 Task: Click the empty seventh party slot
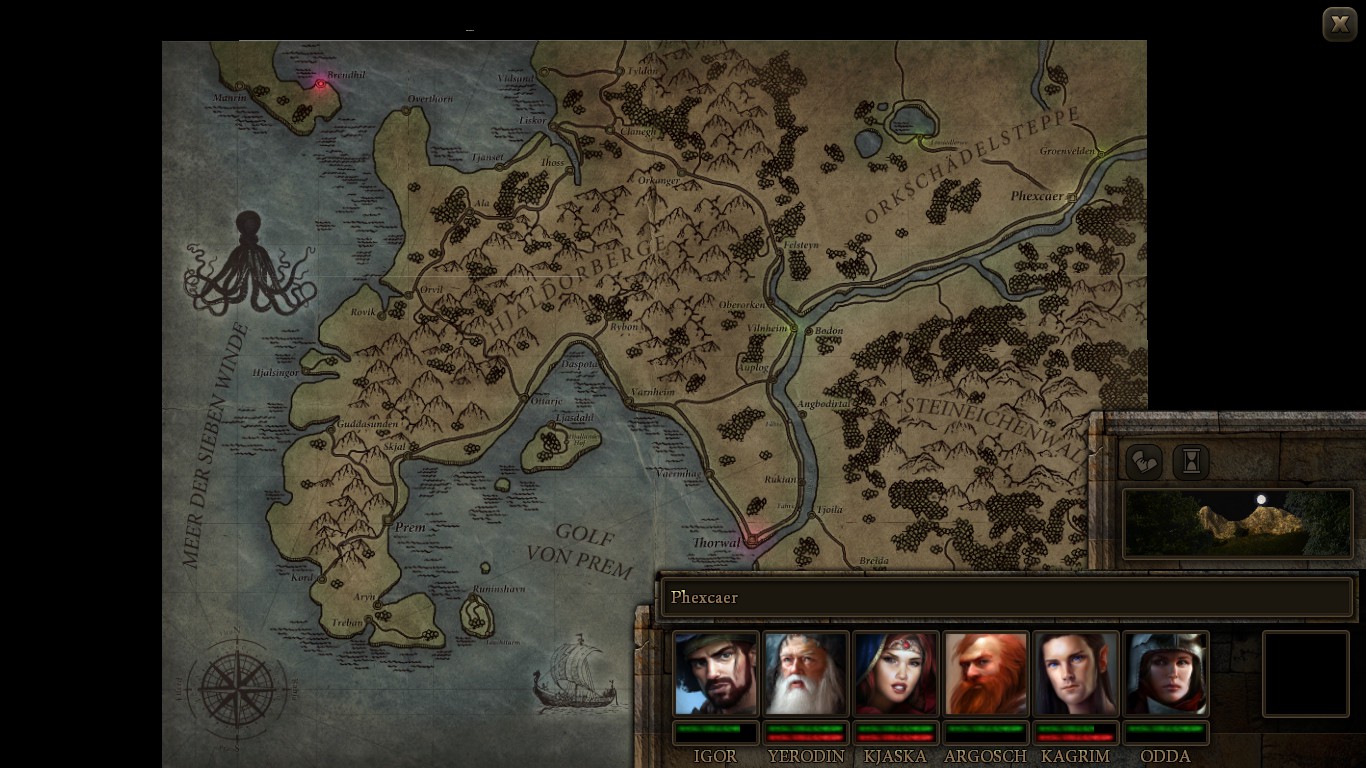point(1306,674)
